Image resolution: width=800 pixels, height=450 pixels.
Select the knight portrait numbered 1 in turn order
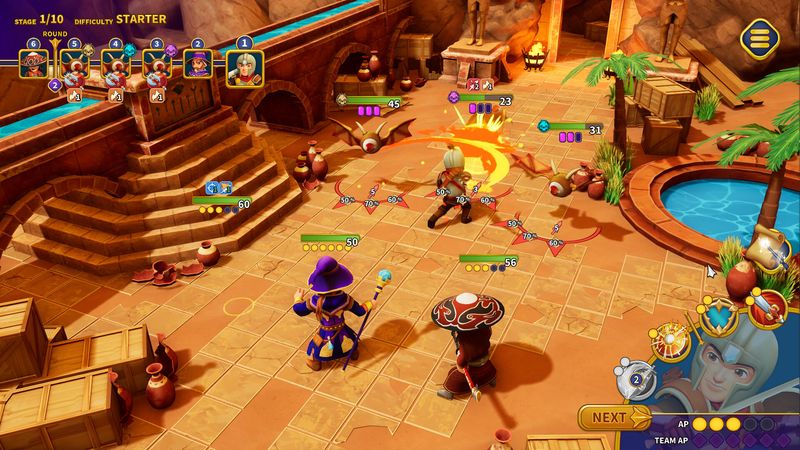(x=244, y=68)
